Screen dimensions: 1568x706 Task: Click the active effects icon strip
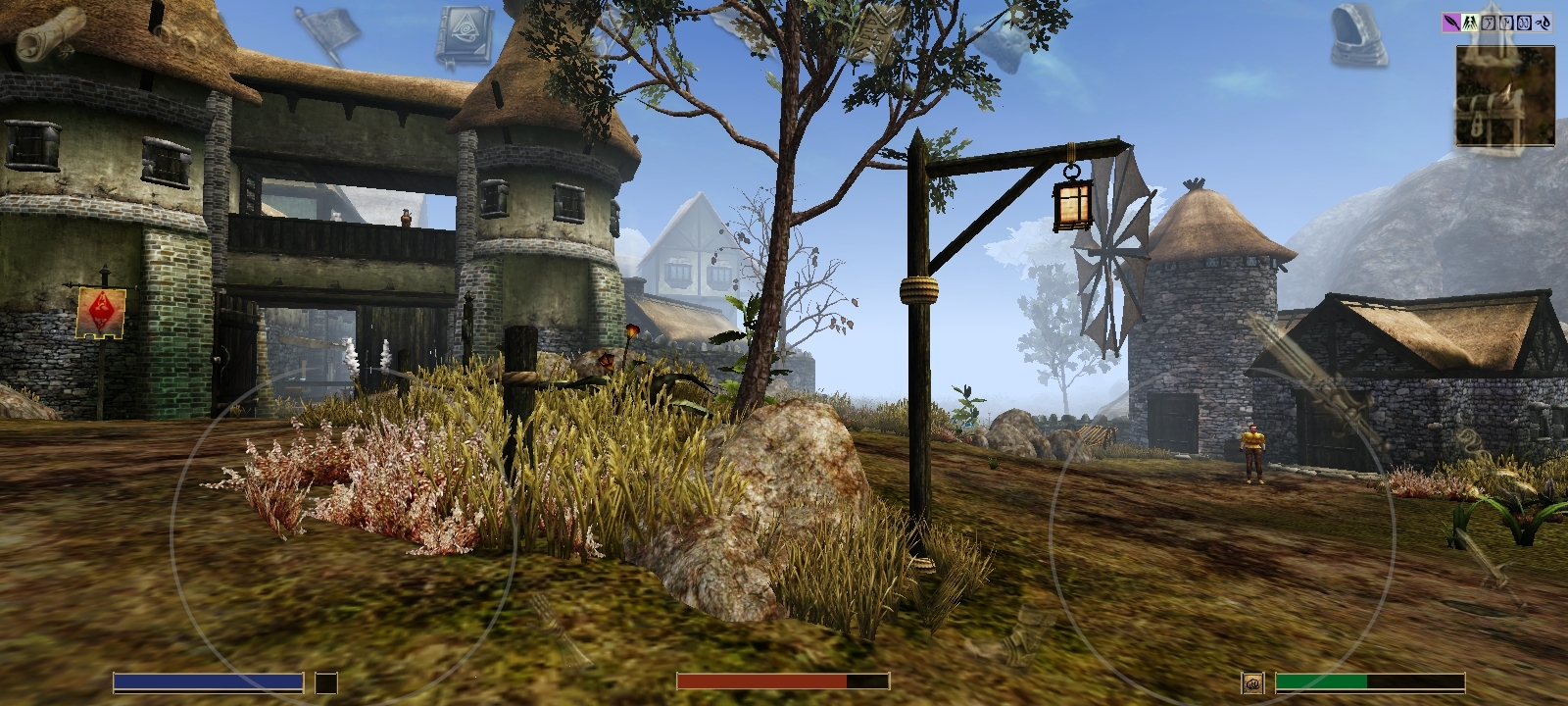click(x=1497, y=22)
